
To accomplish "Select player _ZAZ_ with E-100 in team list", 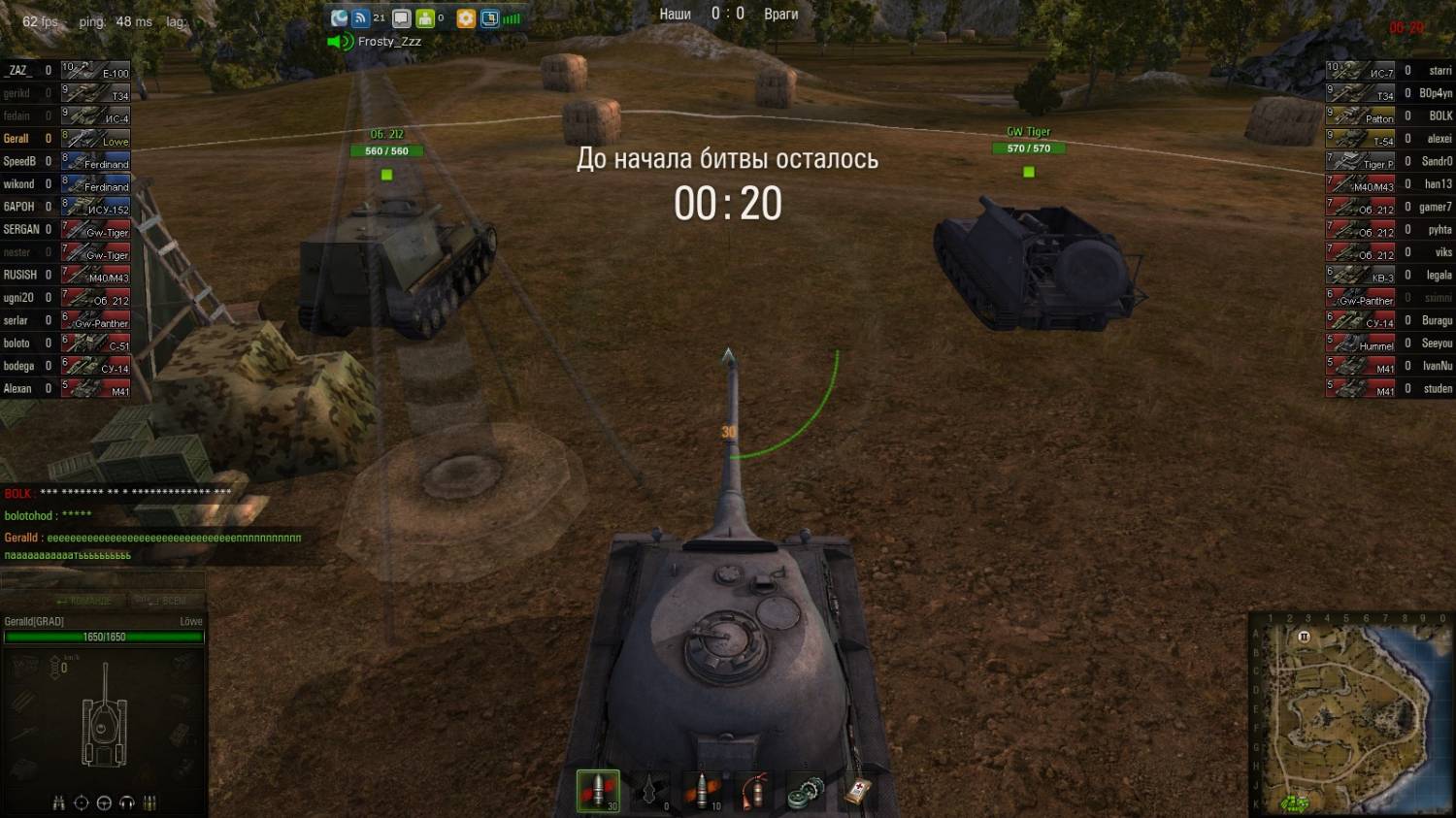I will pyautogui.click(x=66, y=71).
